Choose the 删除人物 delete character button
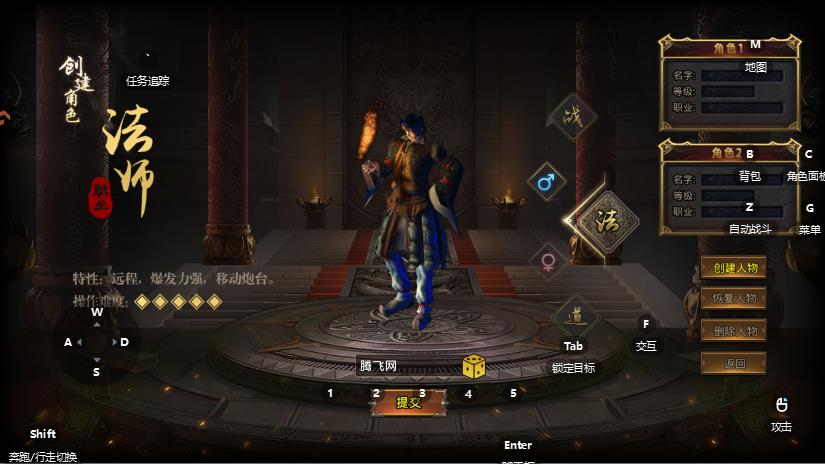Viewport: 825px width, 464px height. [733, 331]
